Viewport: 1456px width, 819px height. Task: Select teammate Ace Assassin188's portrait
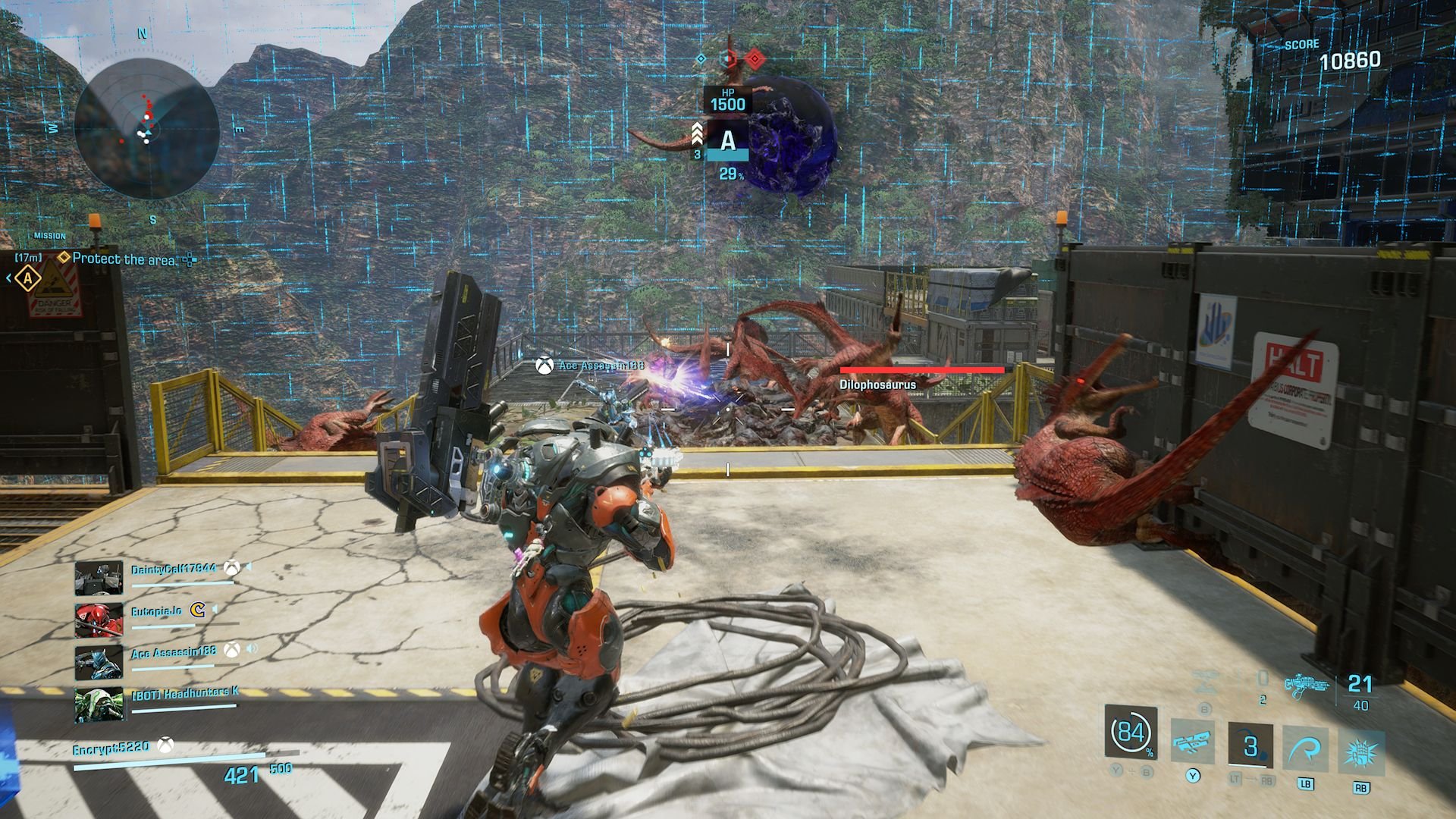99,661
